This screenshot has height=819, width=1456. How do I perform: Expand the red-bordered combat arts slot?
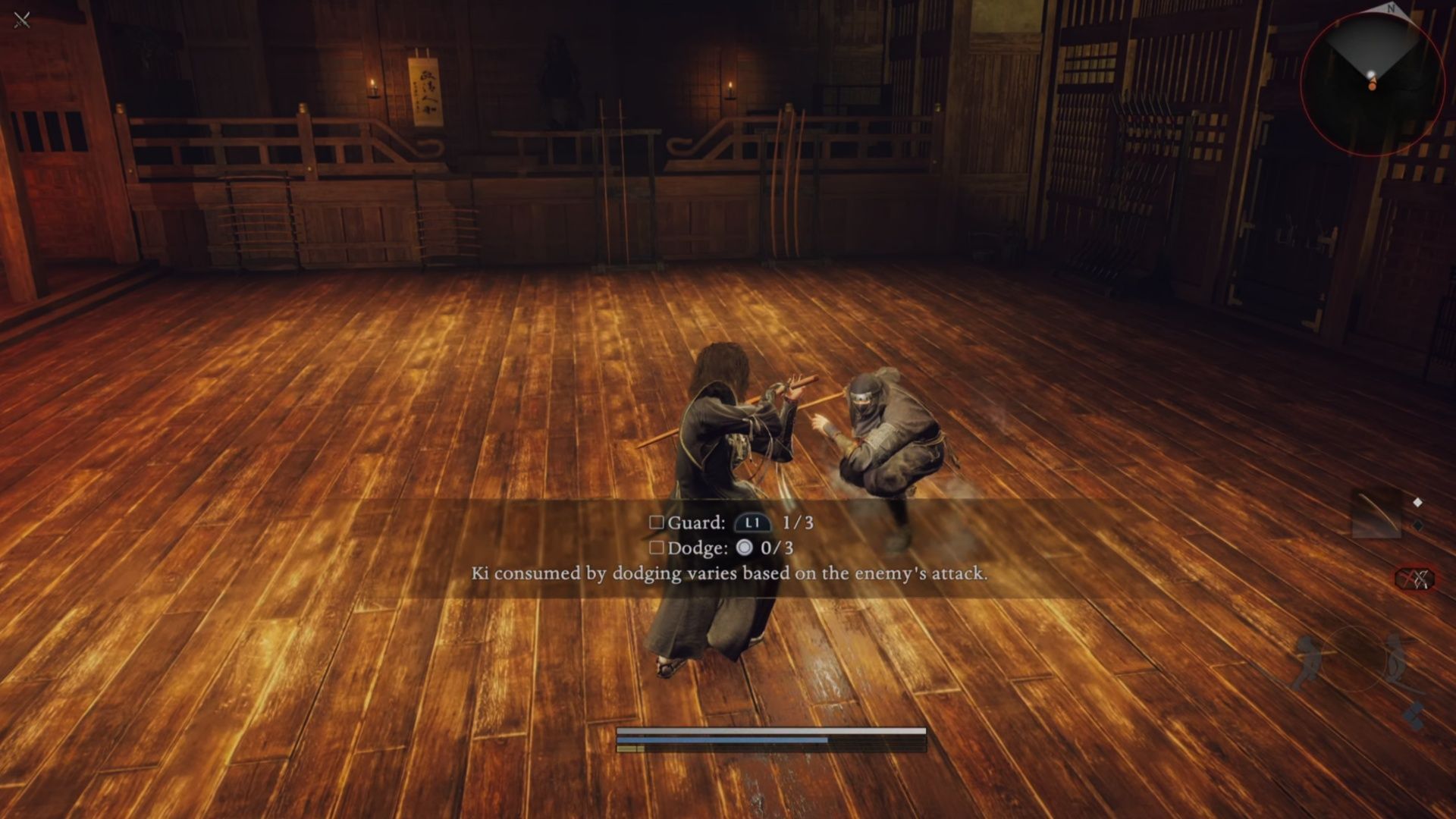pyautogui.click(x=1415, y=579)
